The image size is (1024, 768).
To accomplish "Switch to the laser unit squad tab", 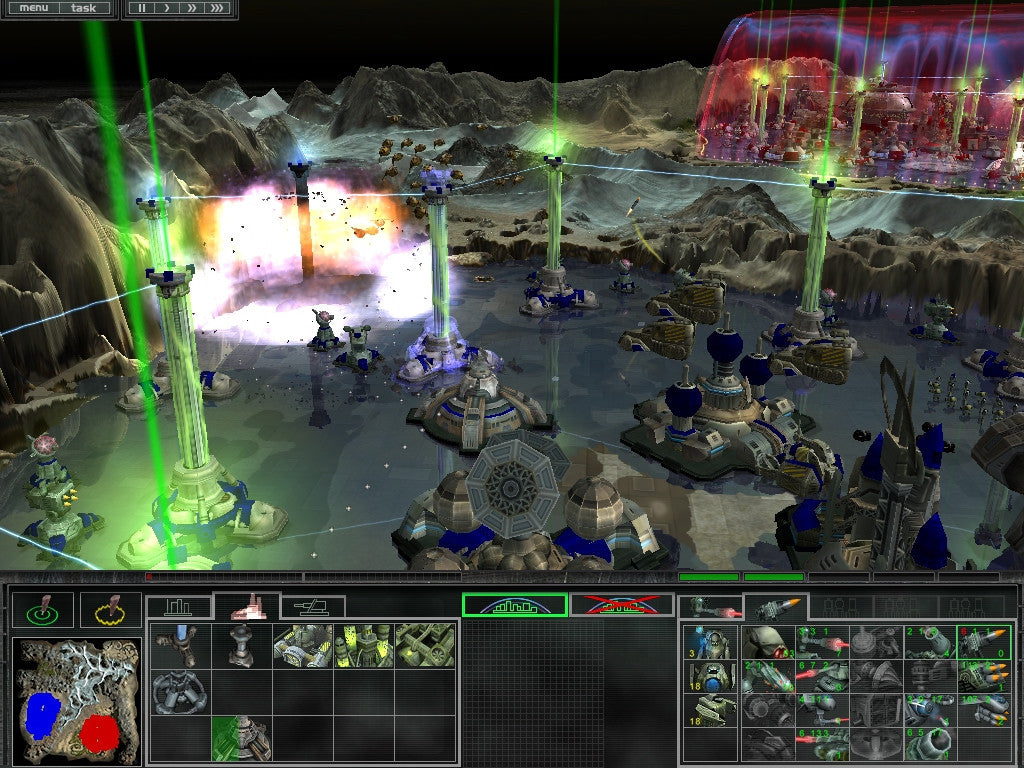I will pos(711,607).
